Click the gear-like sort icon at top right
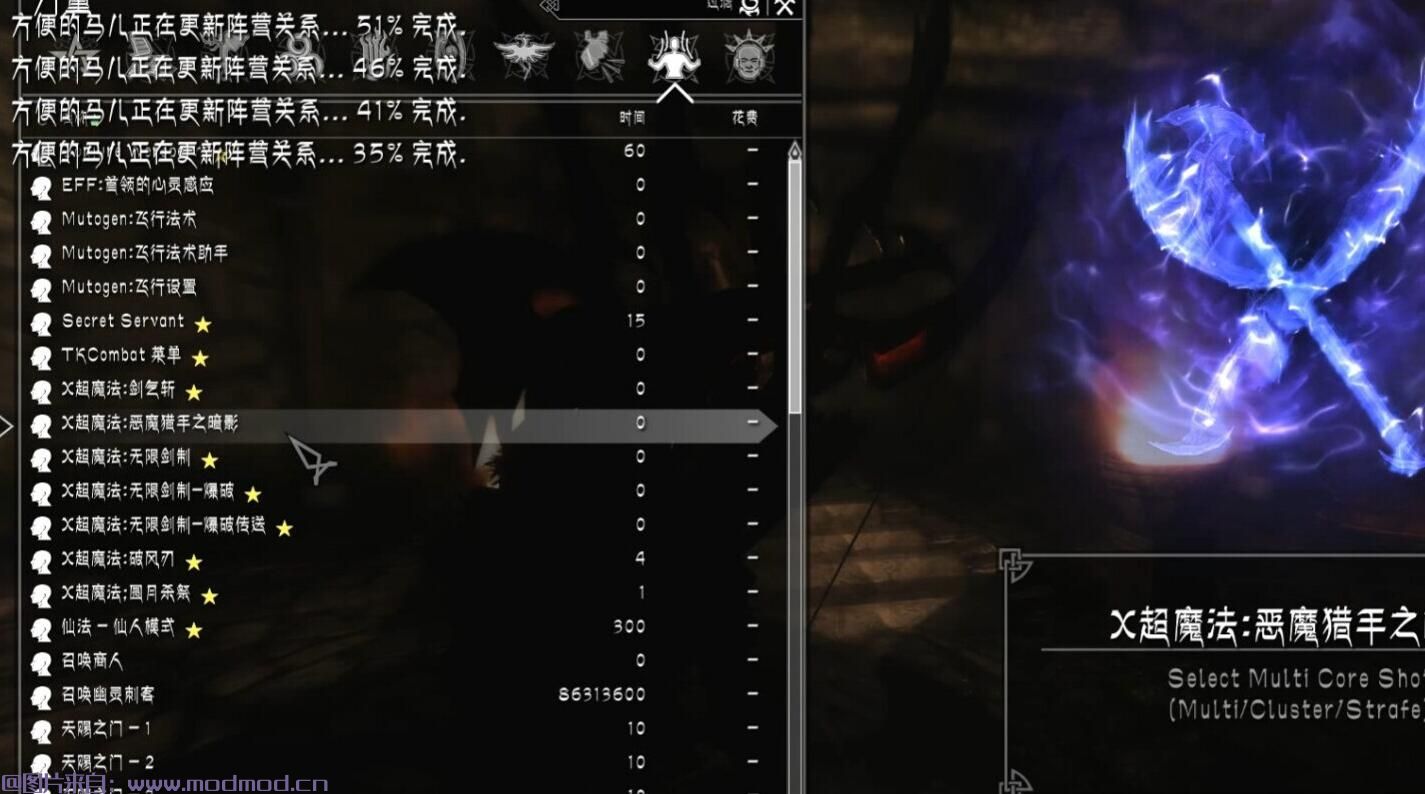 pyautogui.click(x=749, y=8)
